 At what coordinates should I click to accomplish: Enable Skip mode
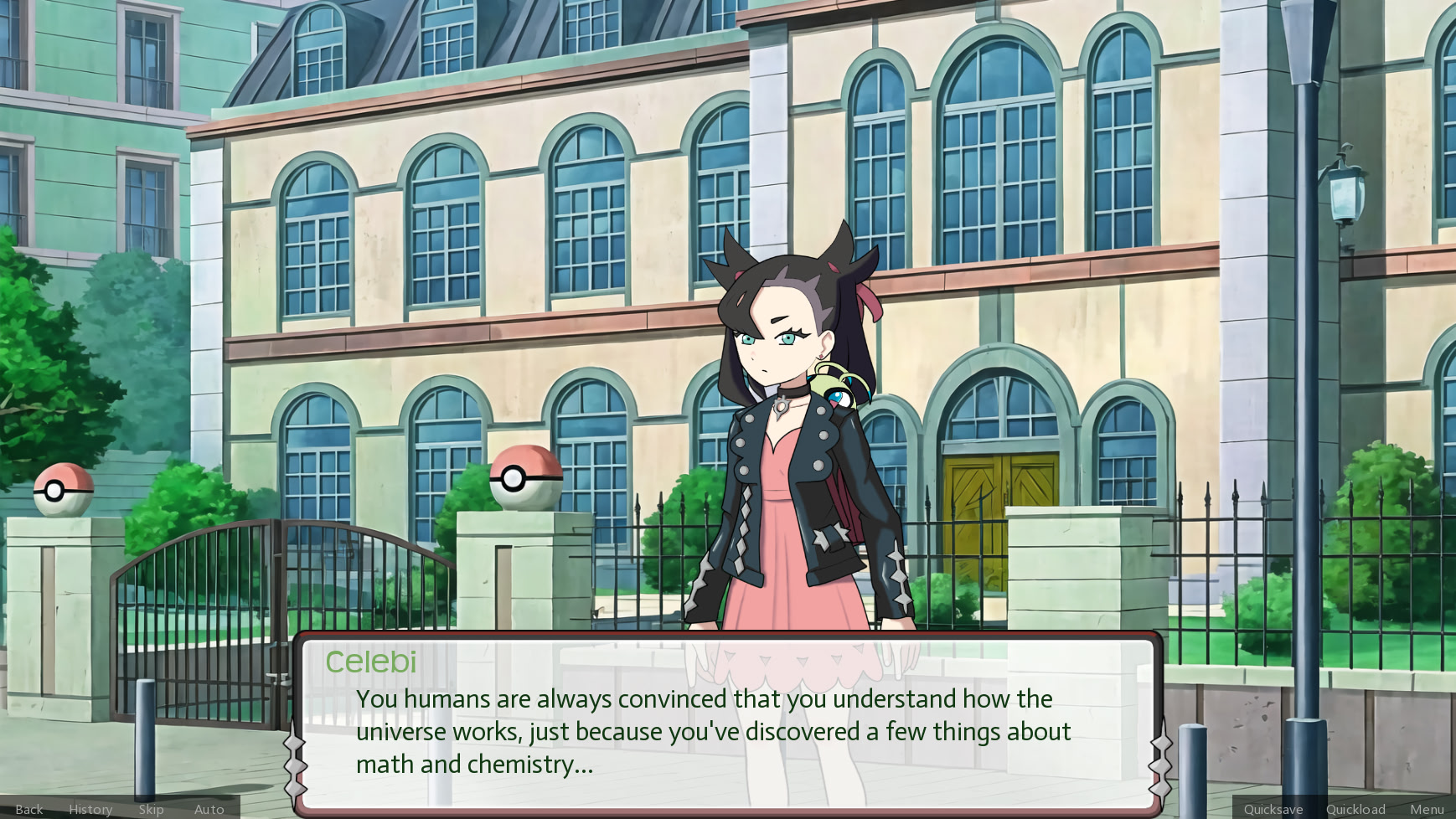pyautogui.click(x=152, y=809)
